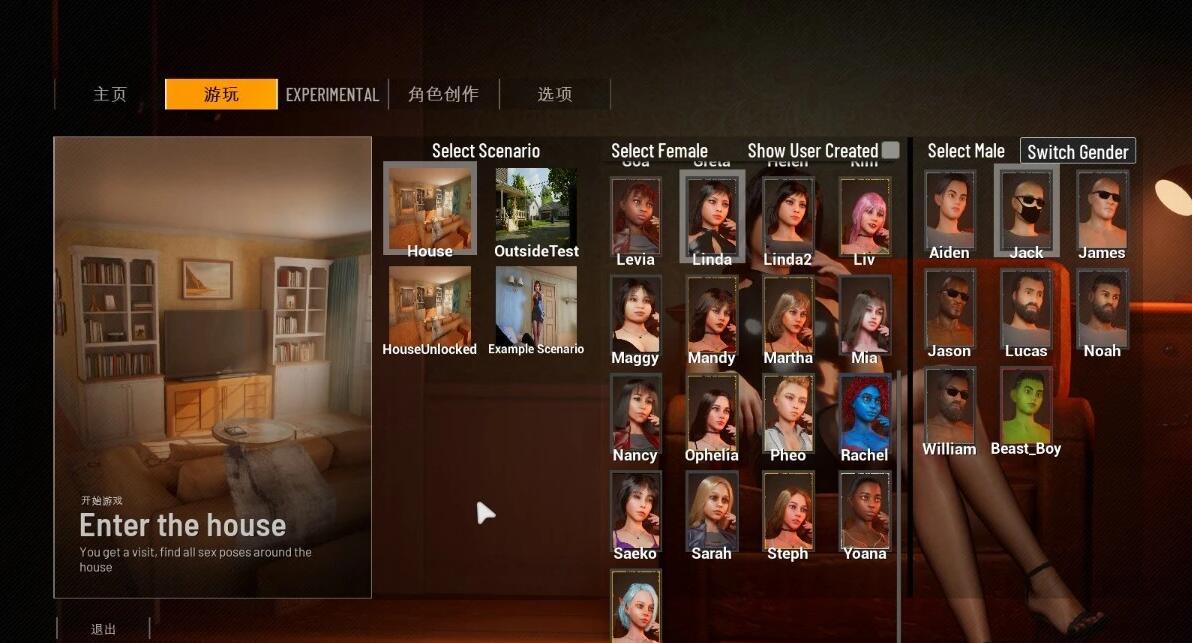
Task: Click the Switch Gender button
Action: tap(1077, 152)
